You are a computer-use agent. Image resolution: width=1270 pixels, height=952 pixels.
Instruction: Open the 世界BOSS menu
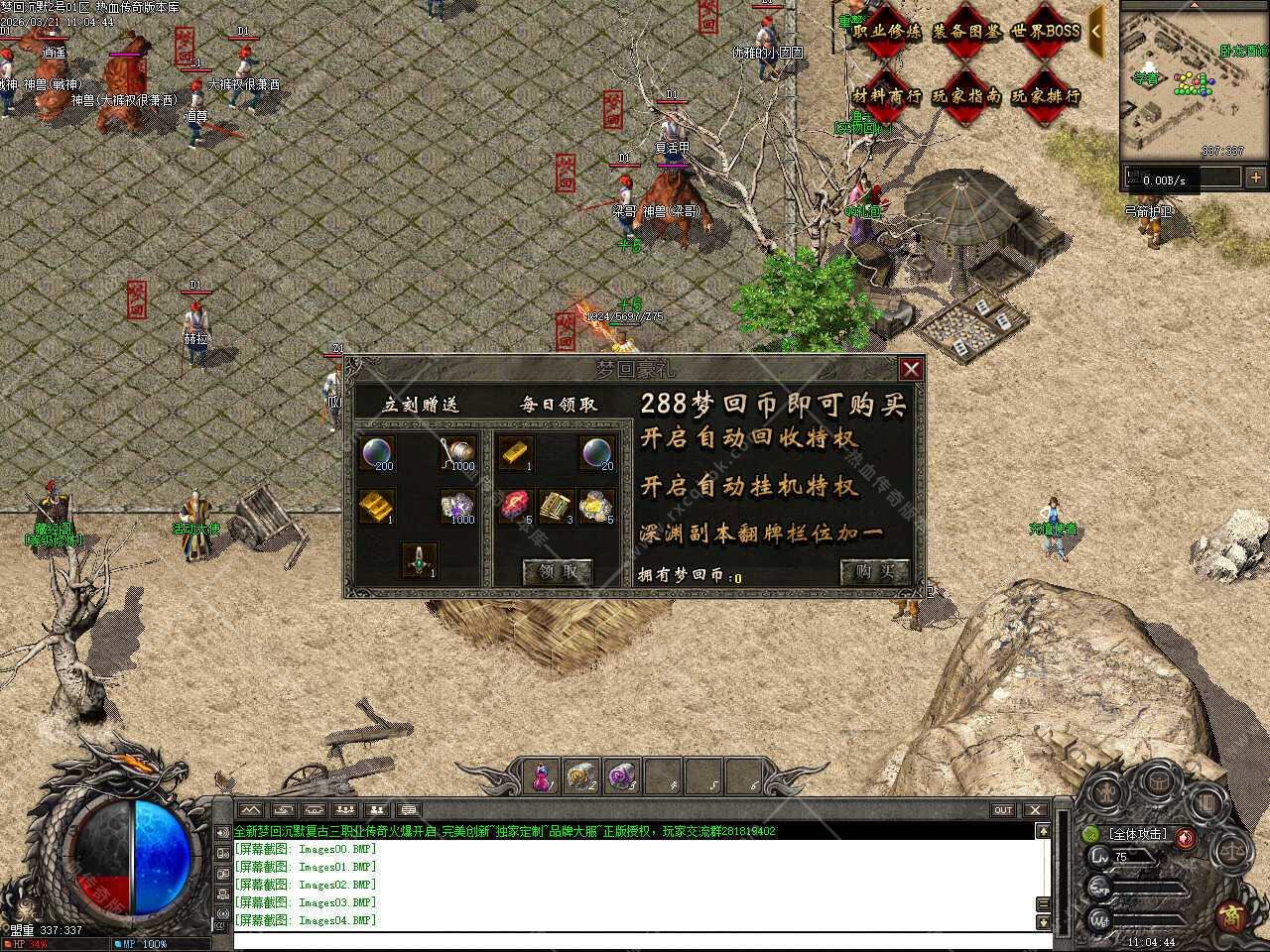click(1045, 31)
